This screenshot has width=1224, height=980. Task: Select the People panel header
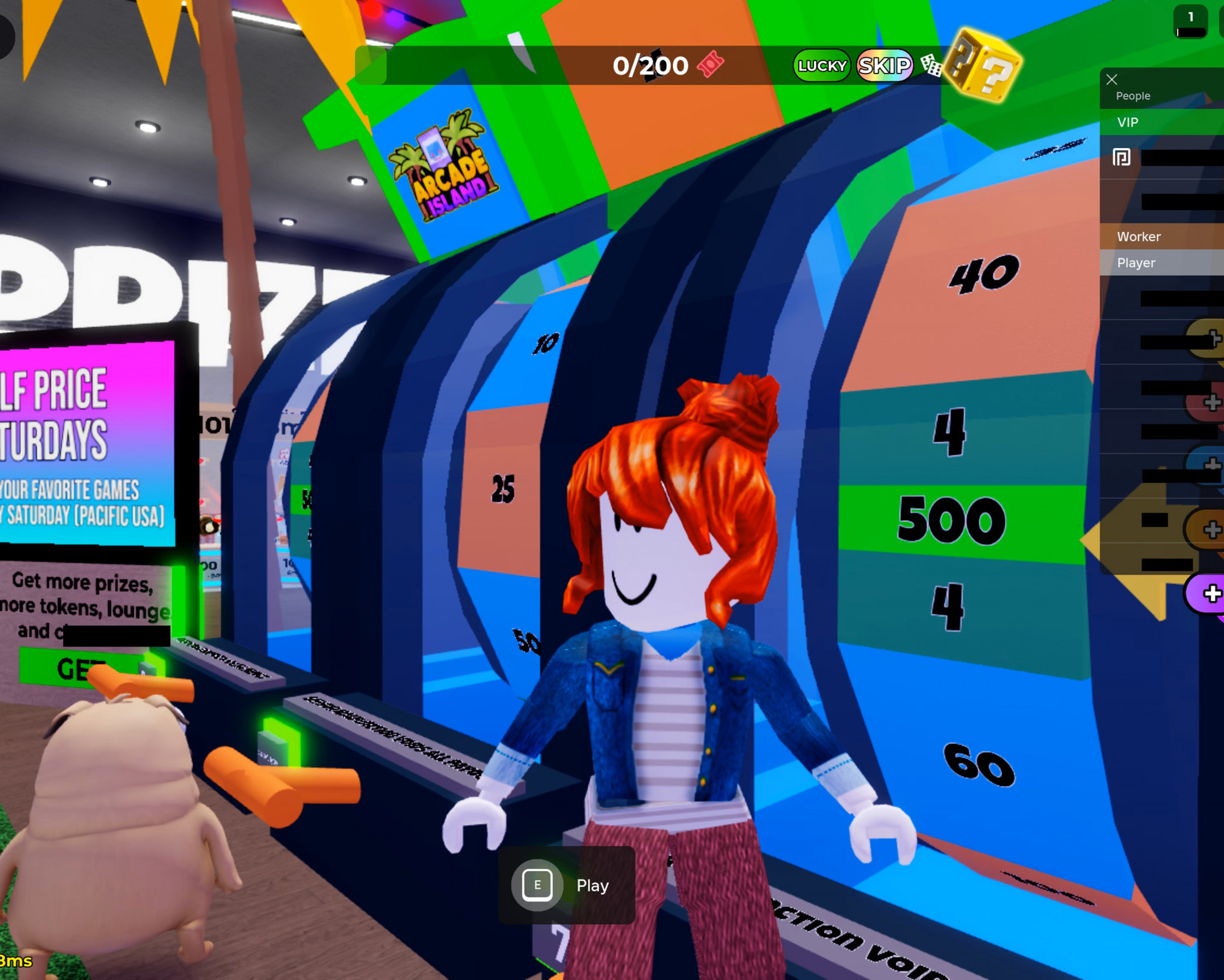point(1133,96)
